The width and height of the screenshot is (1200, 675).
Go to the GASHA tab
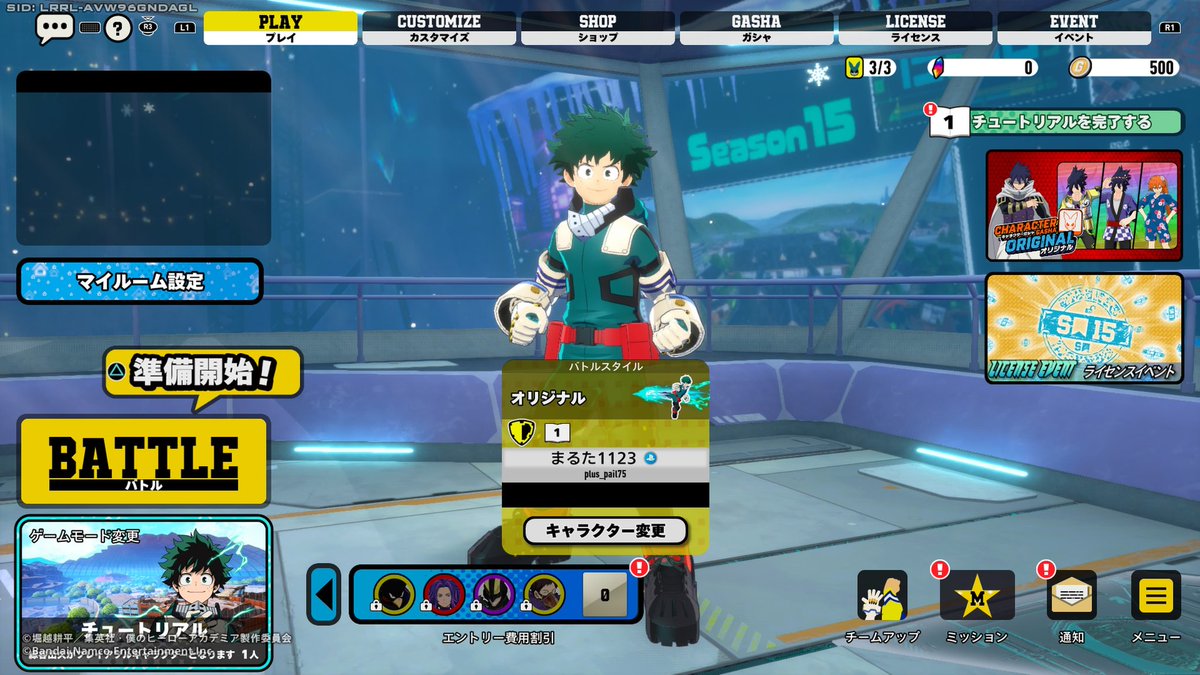[756, 27]
